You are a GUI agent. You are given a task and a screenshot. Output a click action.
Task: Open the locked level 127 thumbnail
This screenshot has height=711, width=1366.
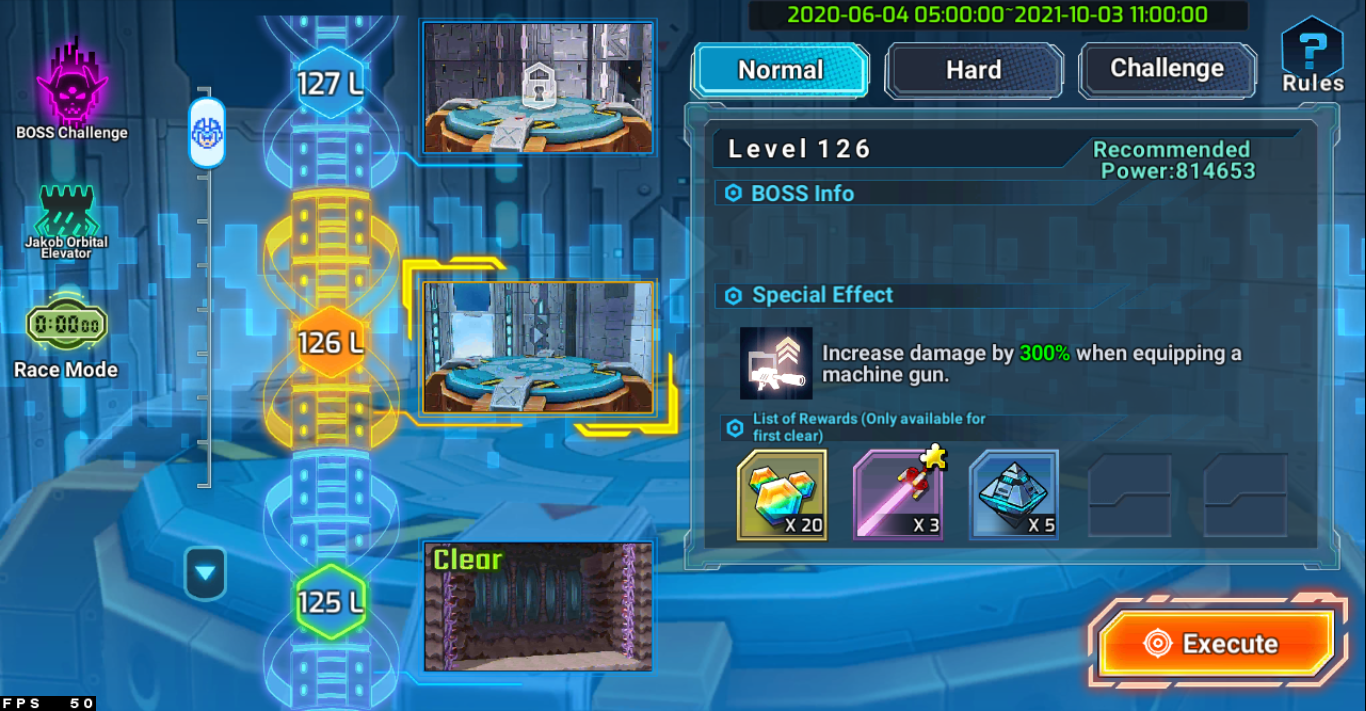[x=539, y=88]
